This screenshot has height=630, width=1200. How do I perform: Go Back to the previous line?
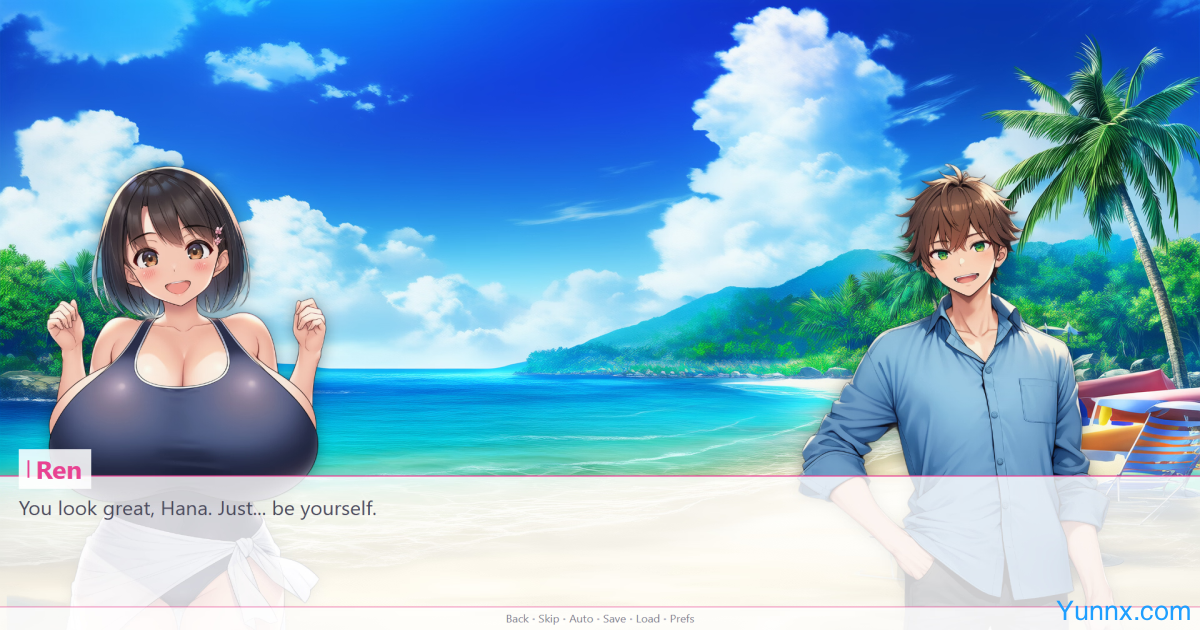517,619
